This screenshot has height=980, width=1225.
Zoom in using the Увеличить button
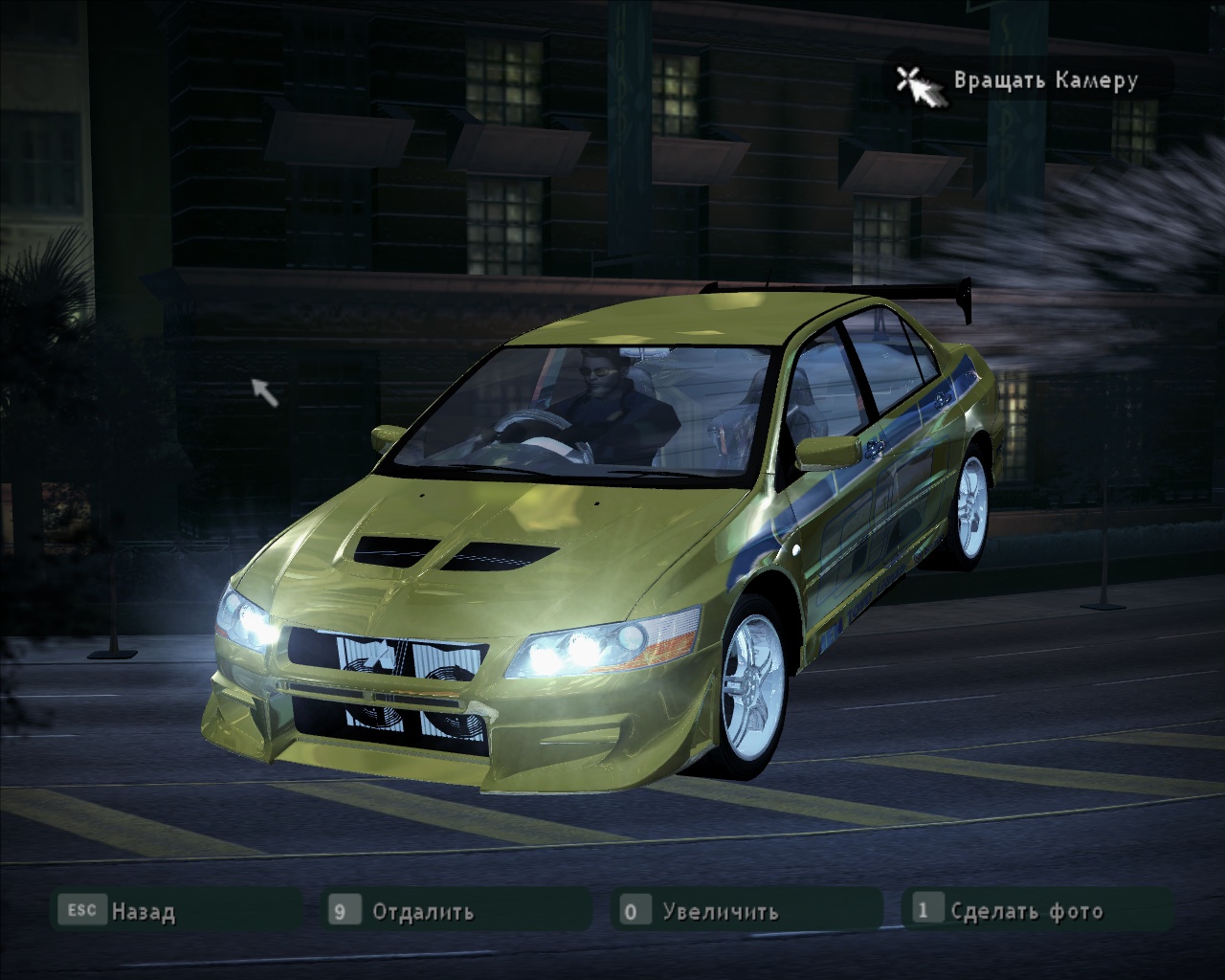(x=720, y=911)
